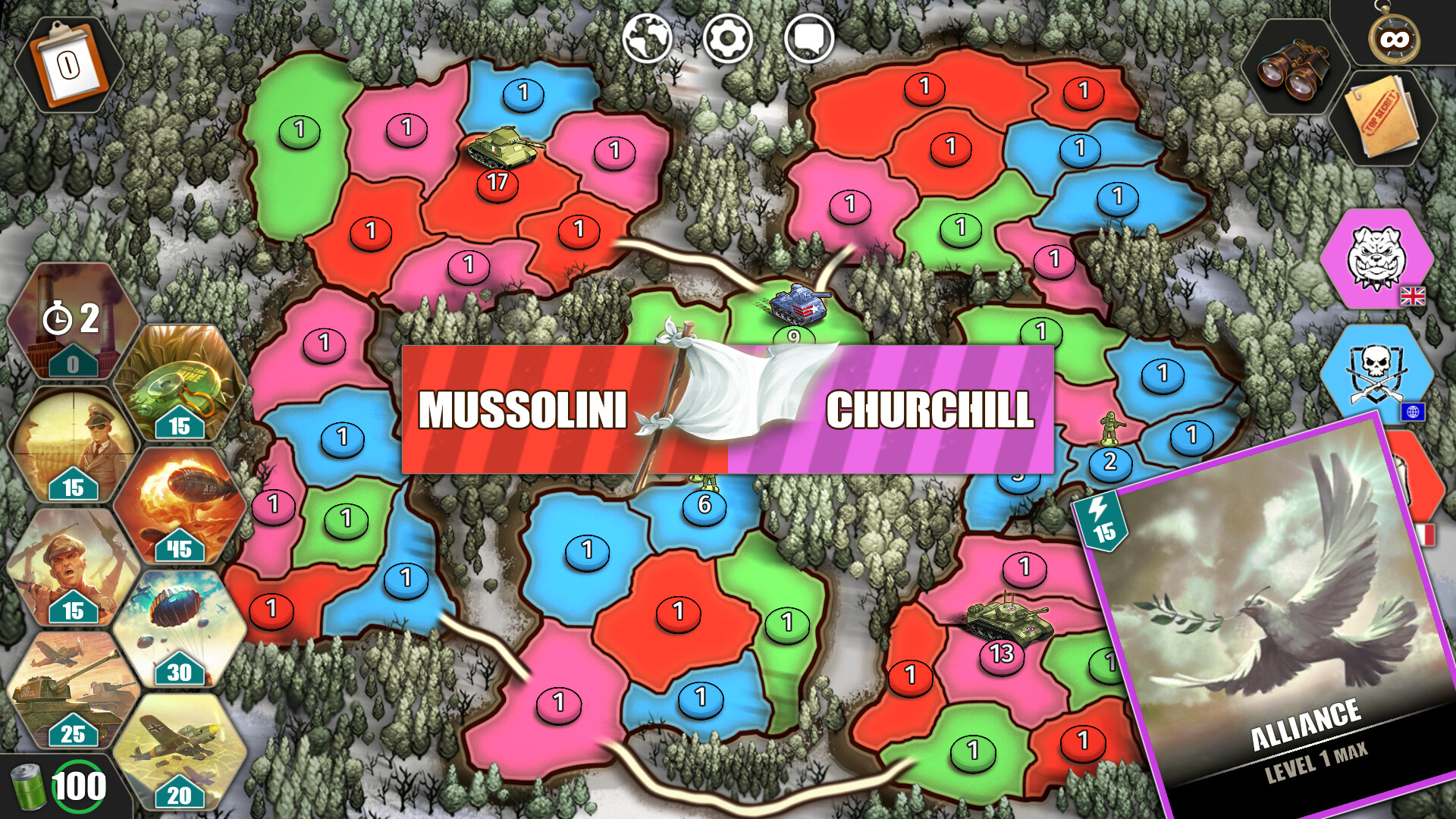
Task: Select the green battery energy icon
Action: point(29,786)
